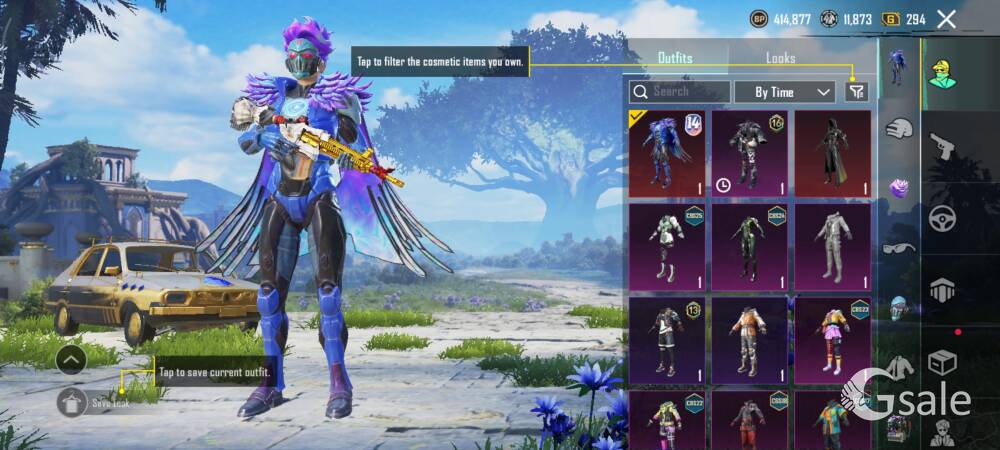
Task: Toggle the owned items filter
Action: [x=856, y=92]
